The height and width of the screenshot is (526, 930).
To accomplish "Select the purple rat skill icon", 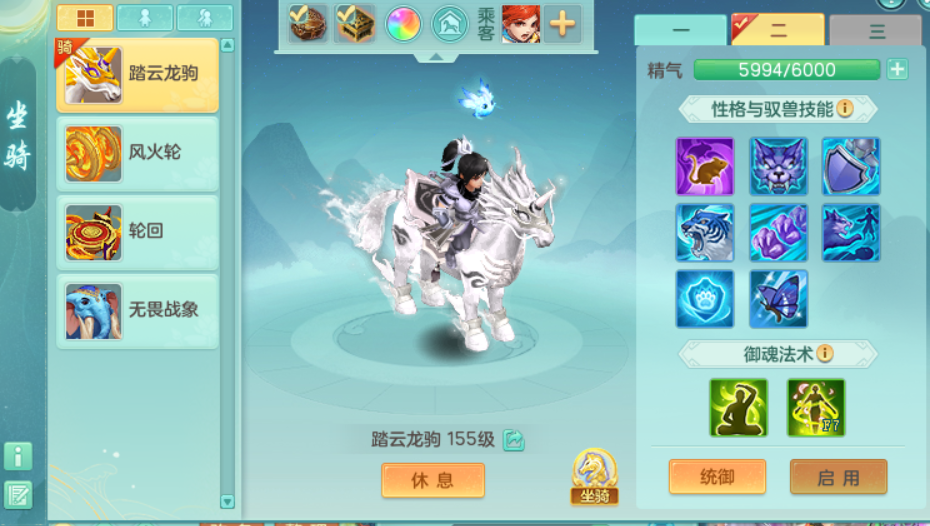I will click(x=705, y=166).
